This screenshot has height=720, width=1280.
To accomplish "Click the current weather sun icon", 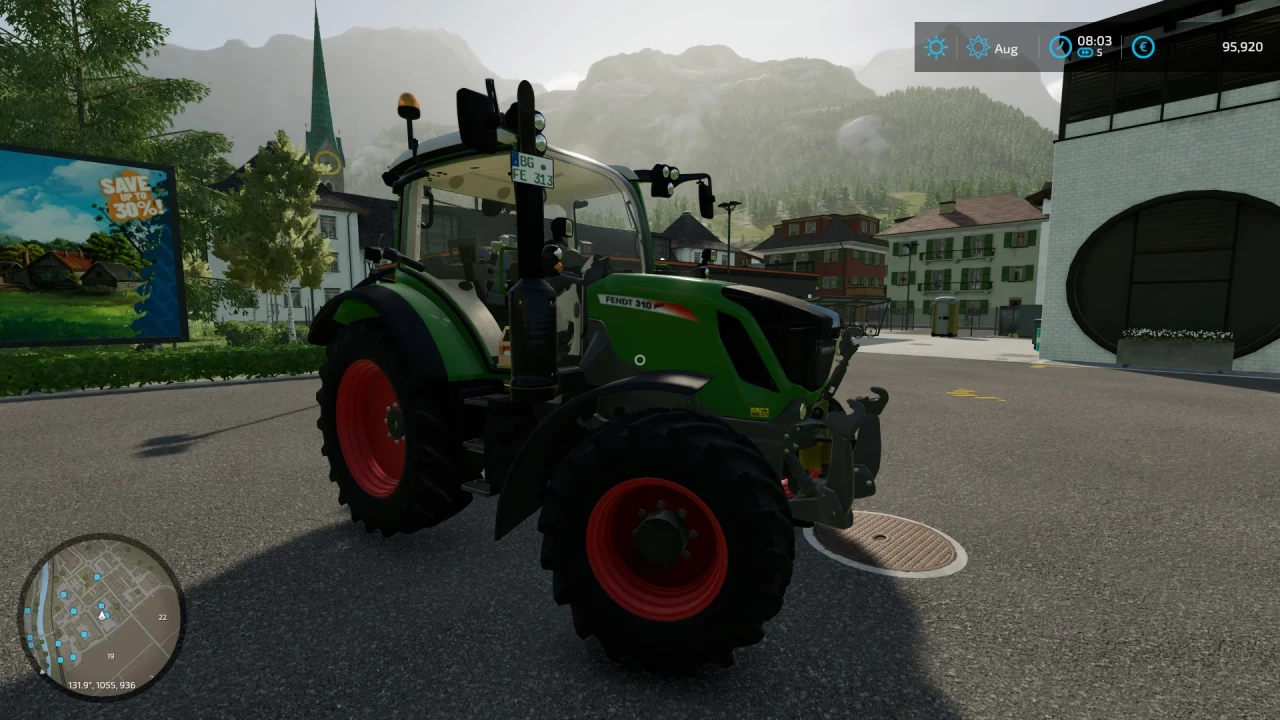I will click(936, 47).
